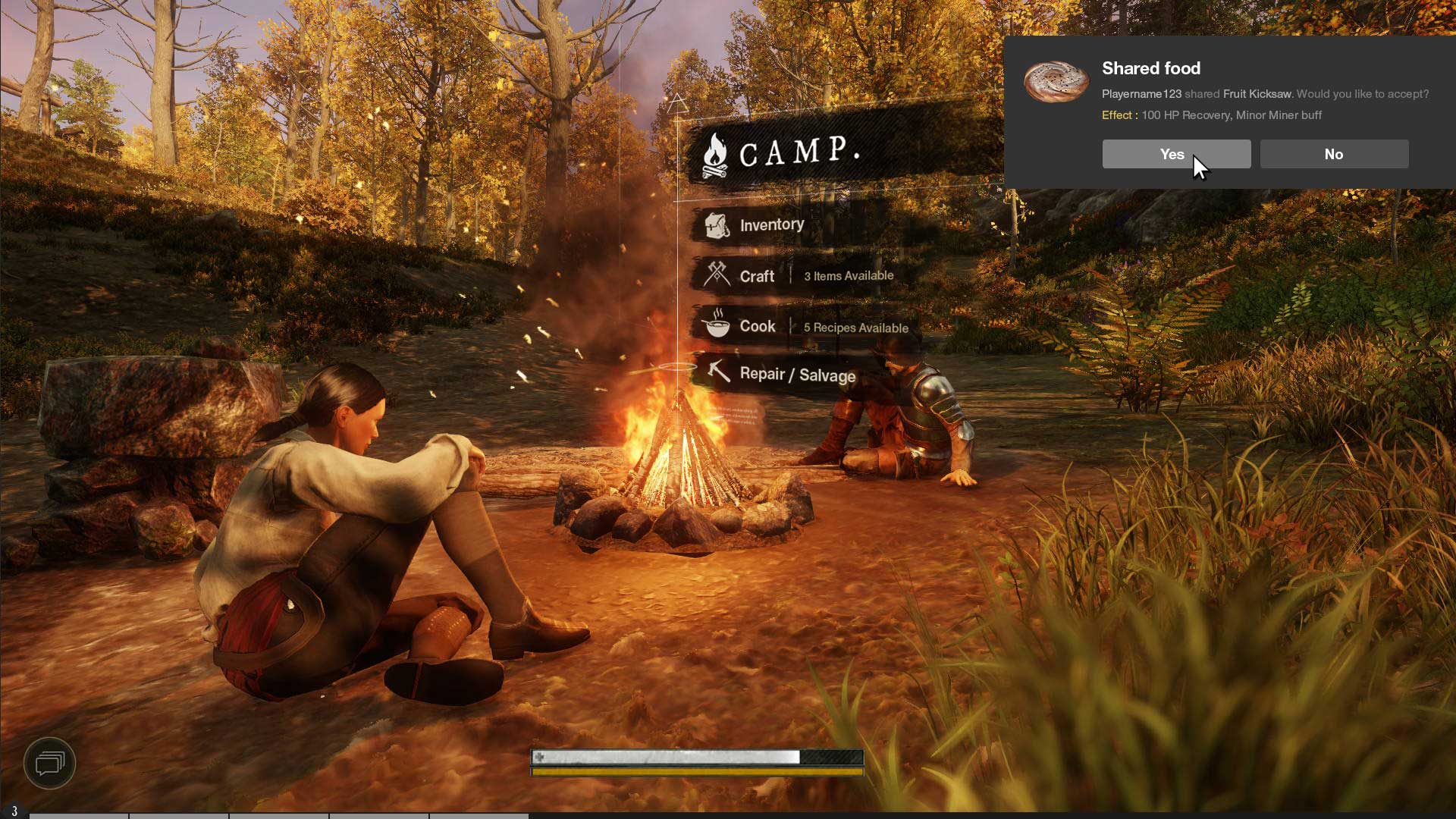Click the Fruit Kicksaw food thumbnail

tap(1056, 81)
